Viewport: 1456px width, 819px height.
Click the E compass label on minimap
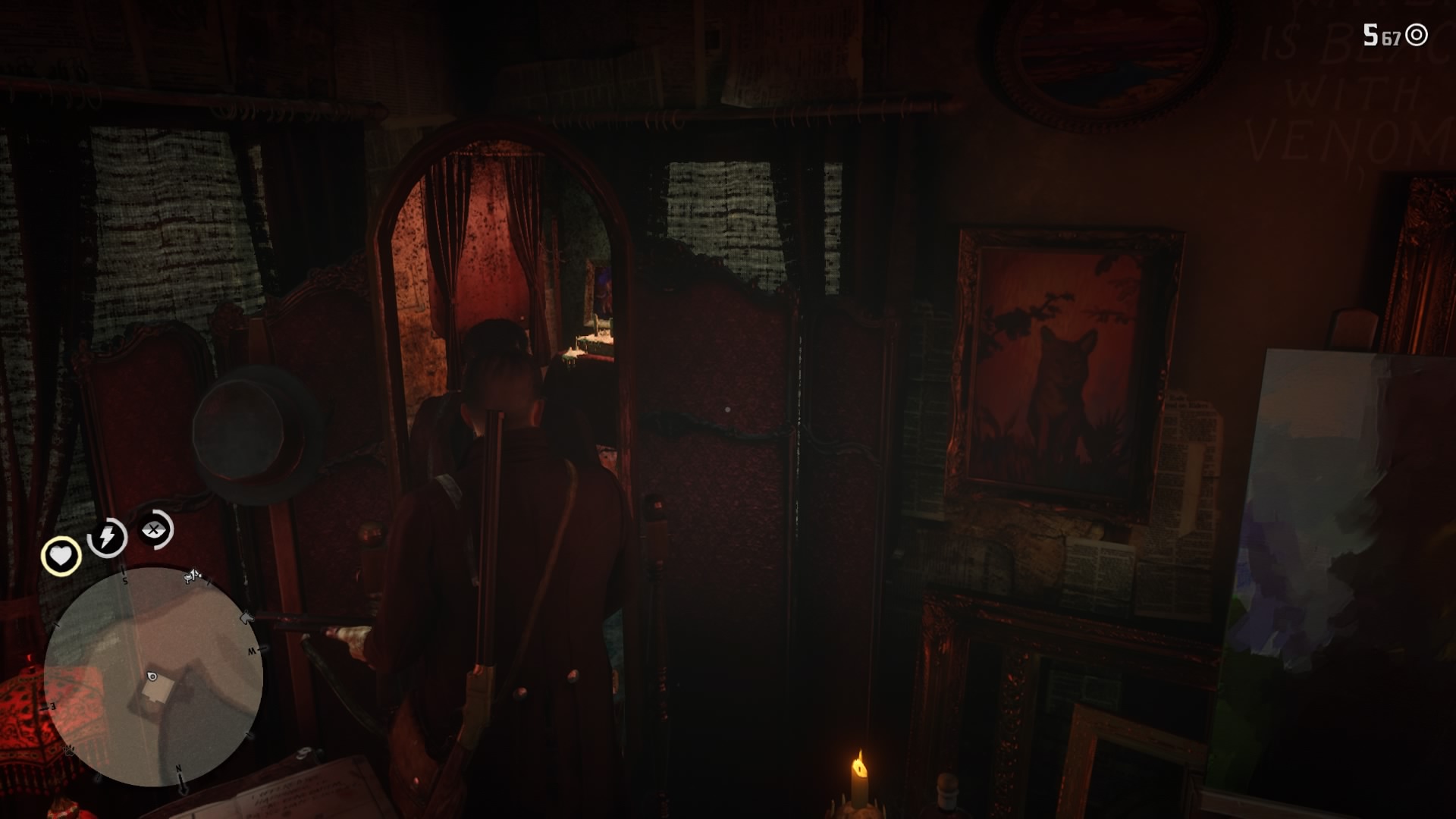51,706
